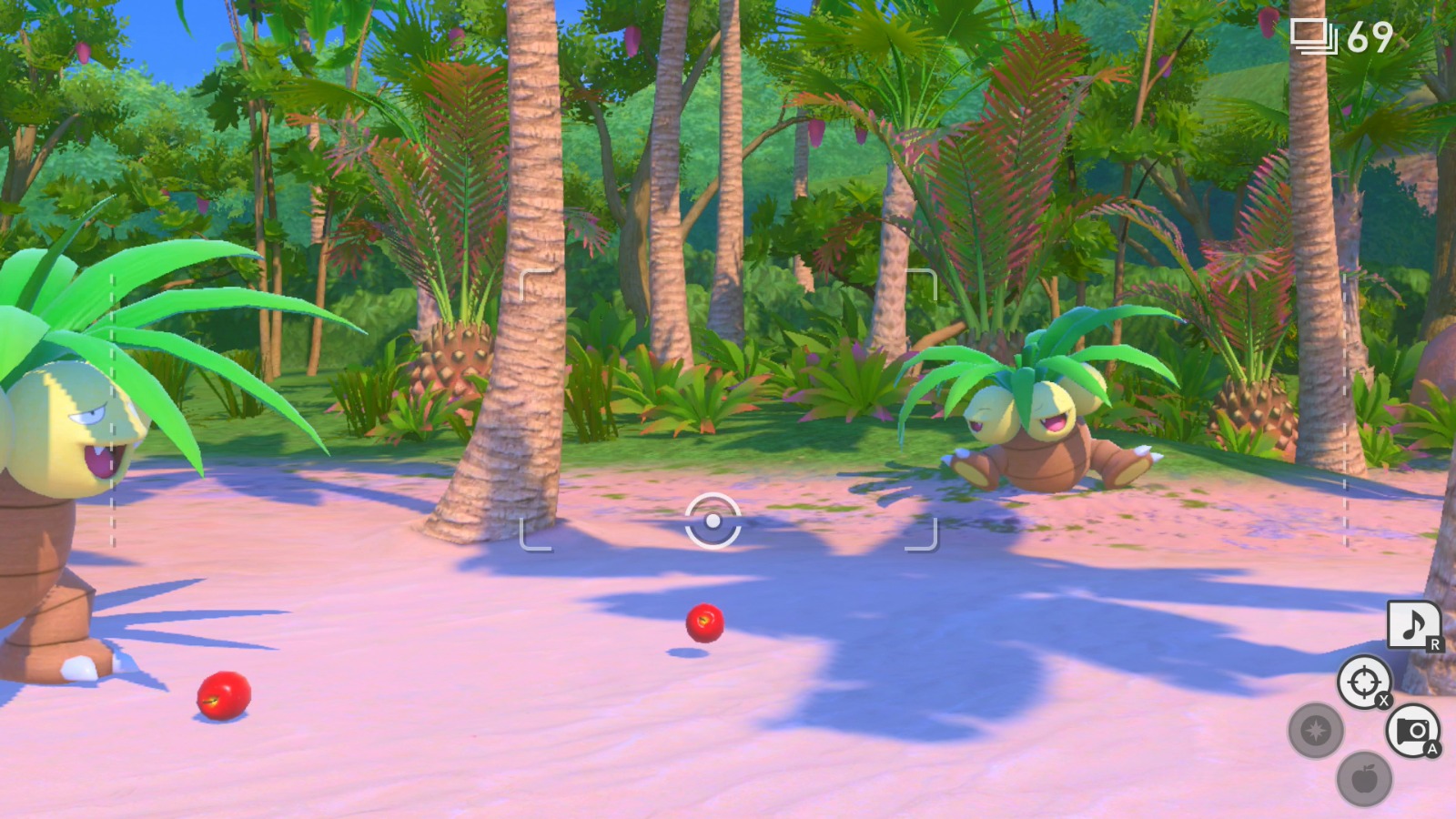
Task: Click the Fluffruit near the bottom left
Action: 223,697
